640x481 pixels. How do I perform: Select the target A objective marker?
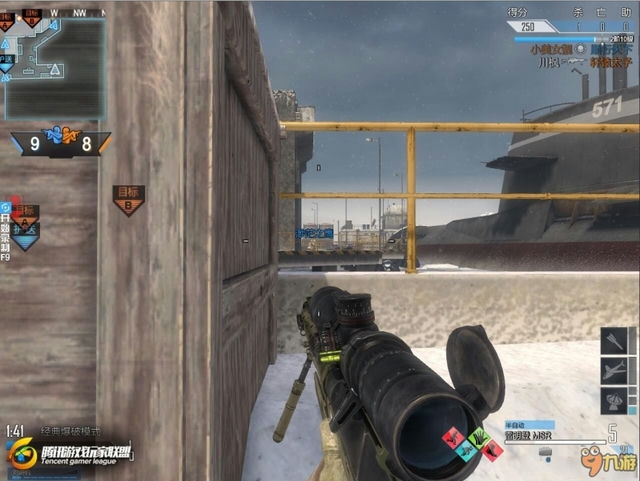click(26, 217)
